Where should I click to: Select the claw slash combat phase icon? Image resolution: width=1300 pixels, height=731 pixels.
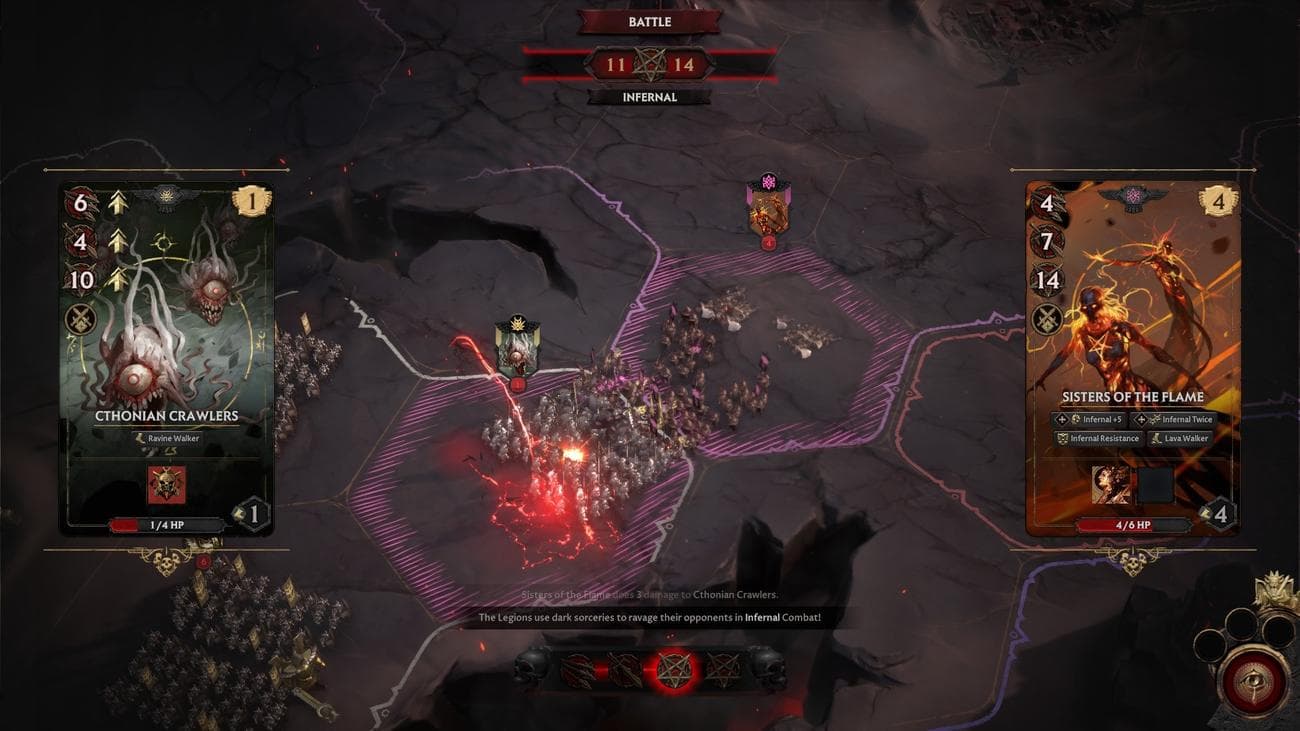(578, 669)
